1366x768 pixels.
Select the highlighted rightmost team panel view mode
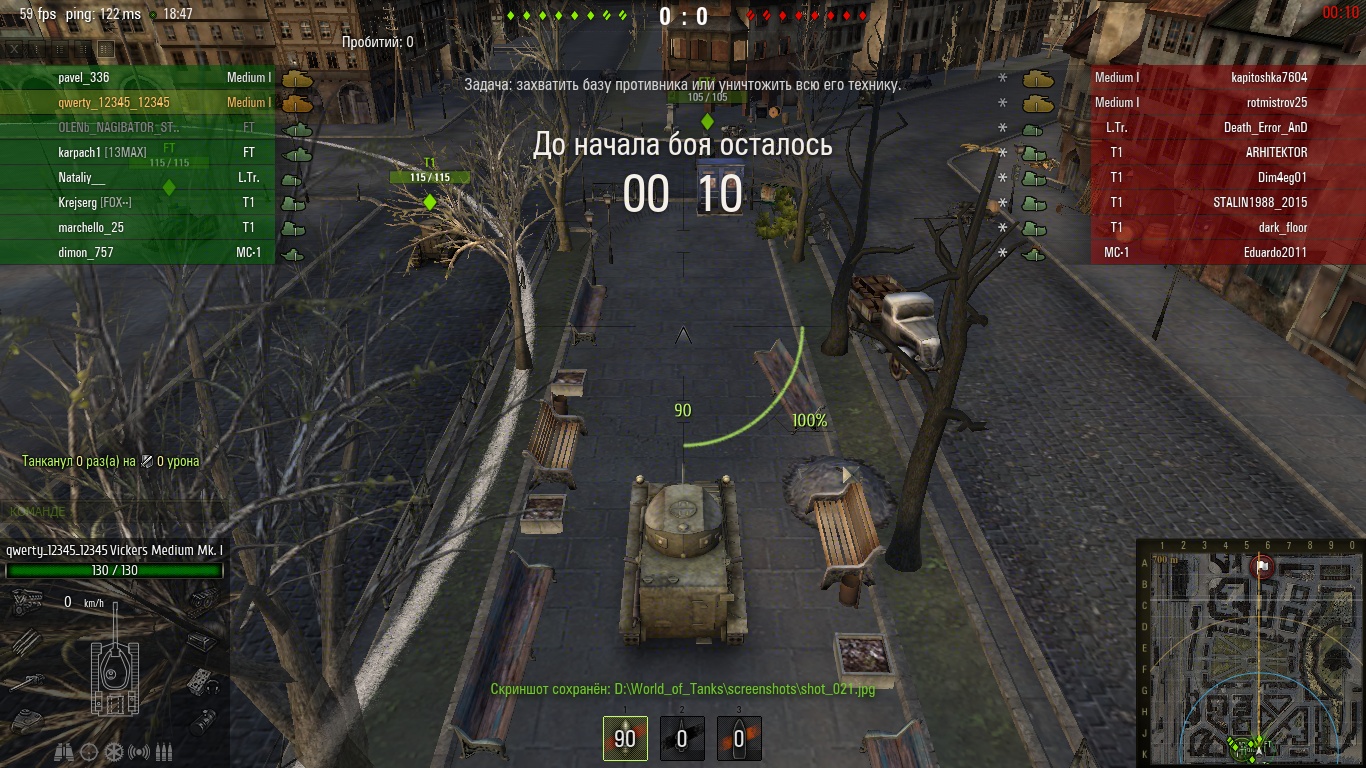[105, 48]
